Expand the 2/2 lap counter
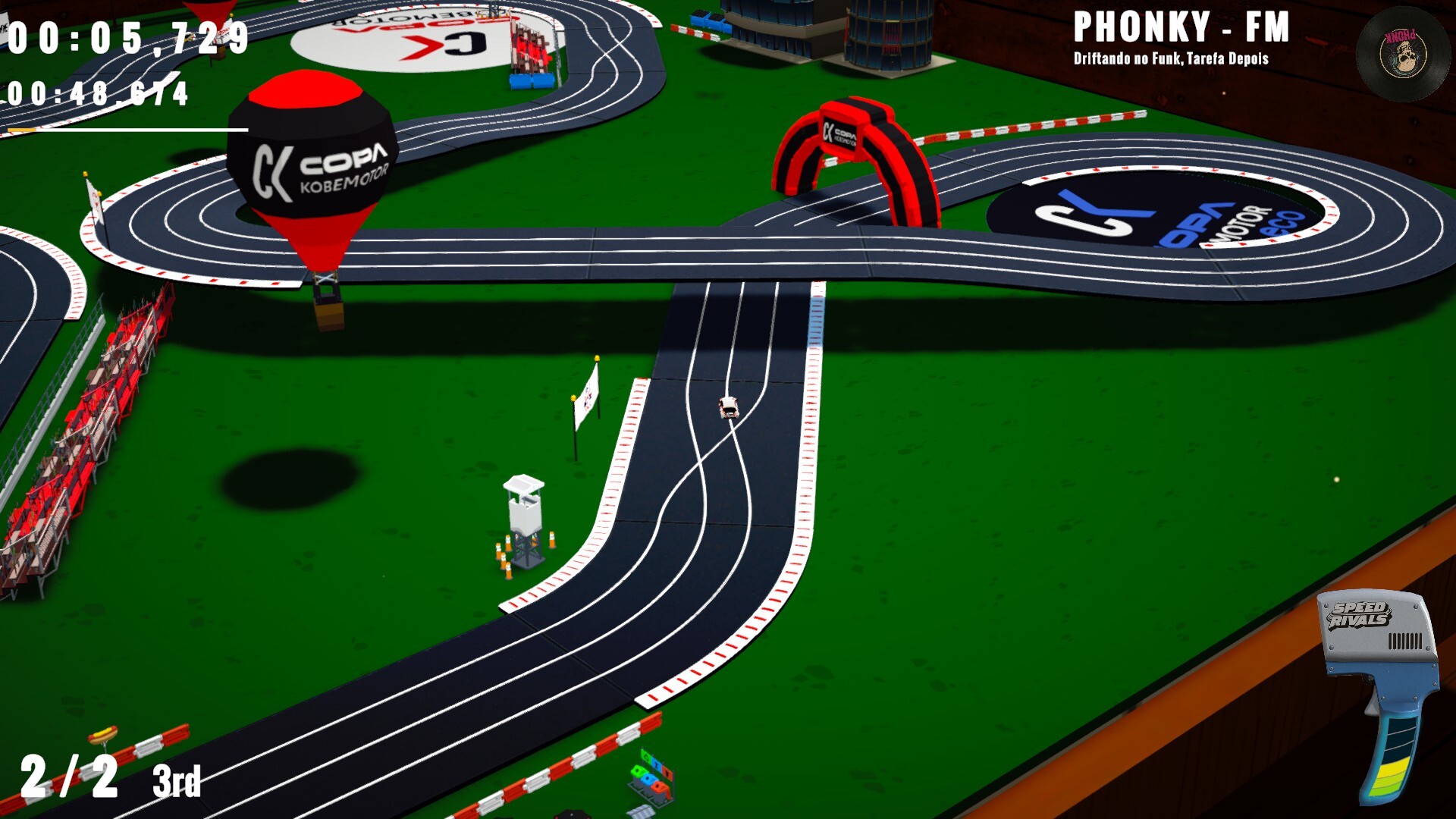1456x819 pixels. 68,775
